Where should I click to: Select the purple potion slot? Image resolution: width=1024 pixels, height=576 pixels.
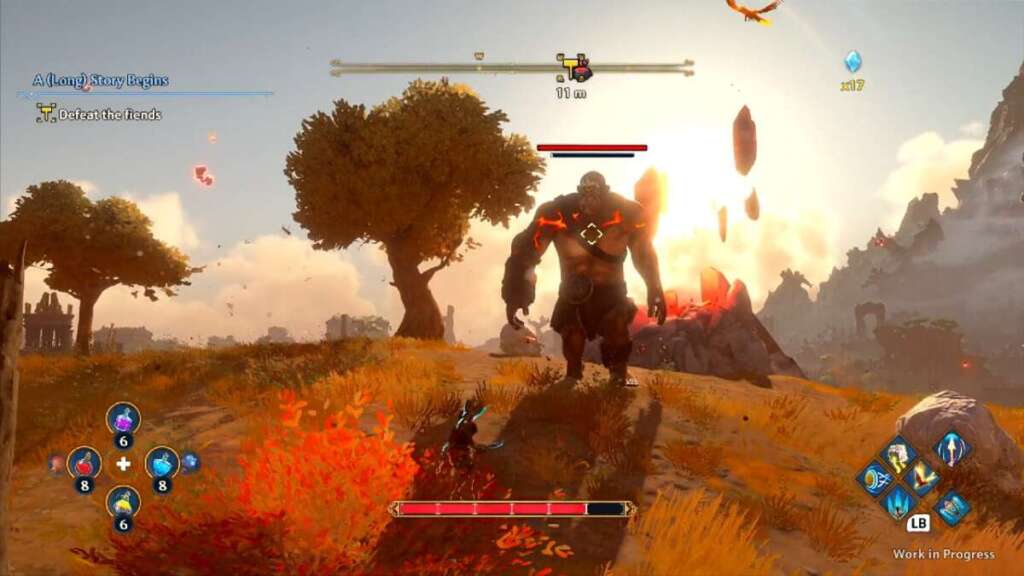pyautogui.click(x=123, y=418)
